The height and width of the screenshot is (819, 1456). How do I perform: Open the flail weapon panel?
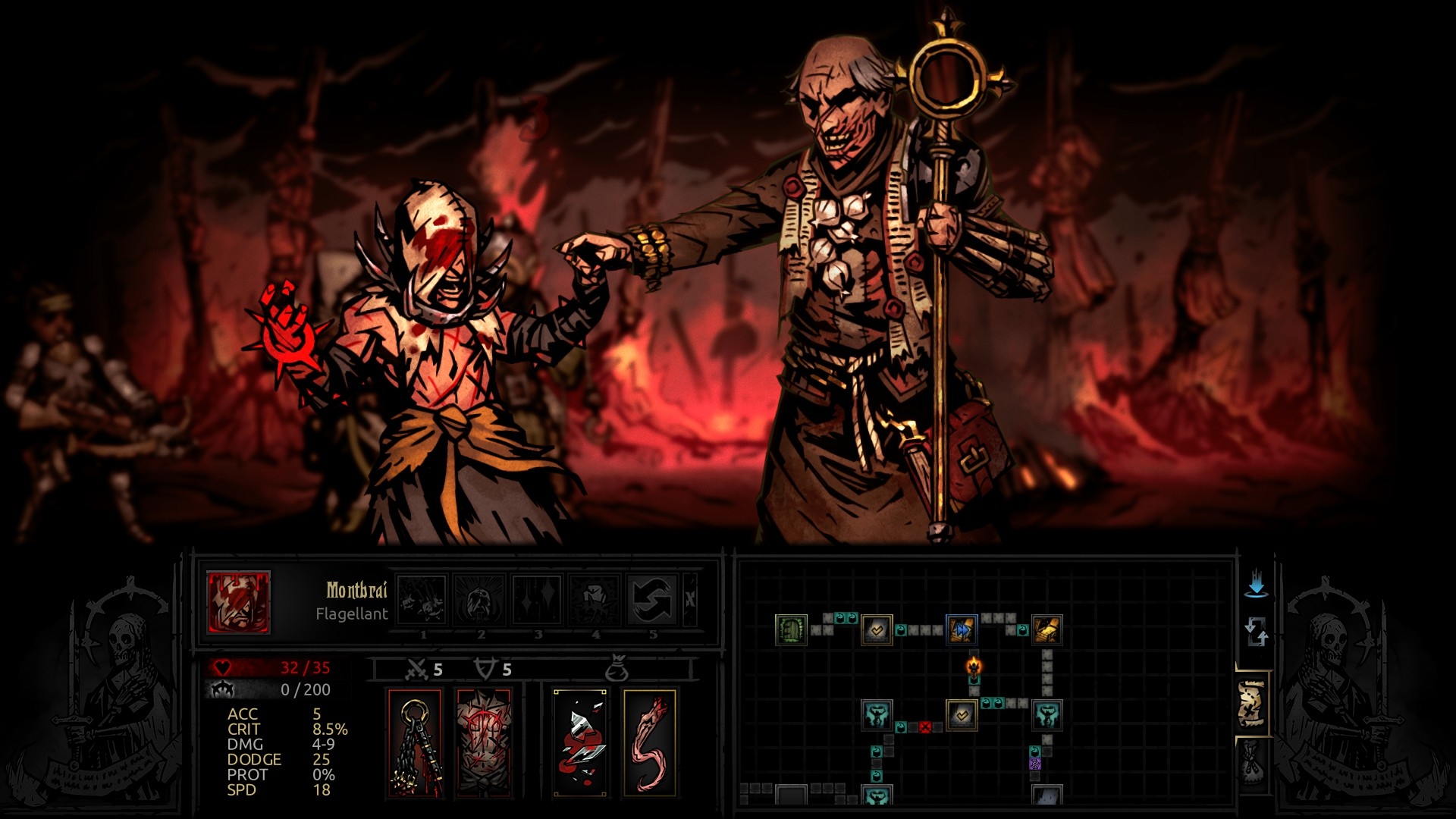(x=413, y=742)
